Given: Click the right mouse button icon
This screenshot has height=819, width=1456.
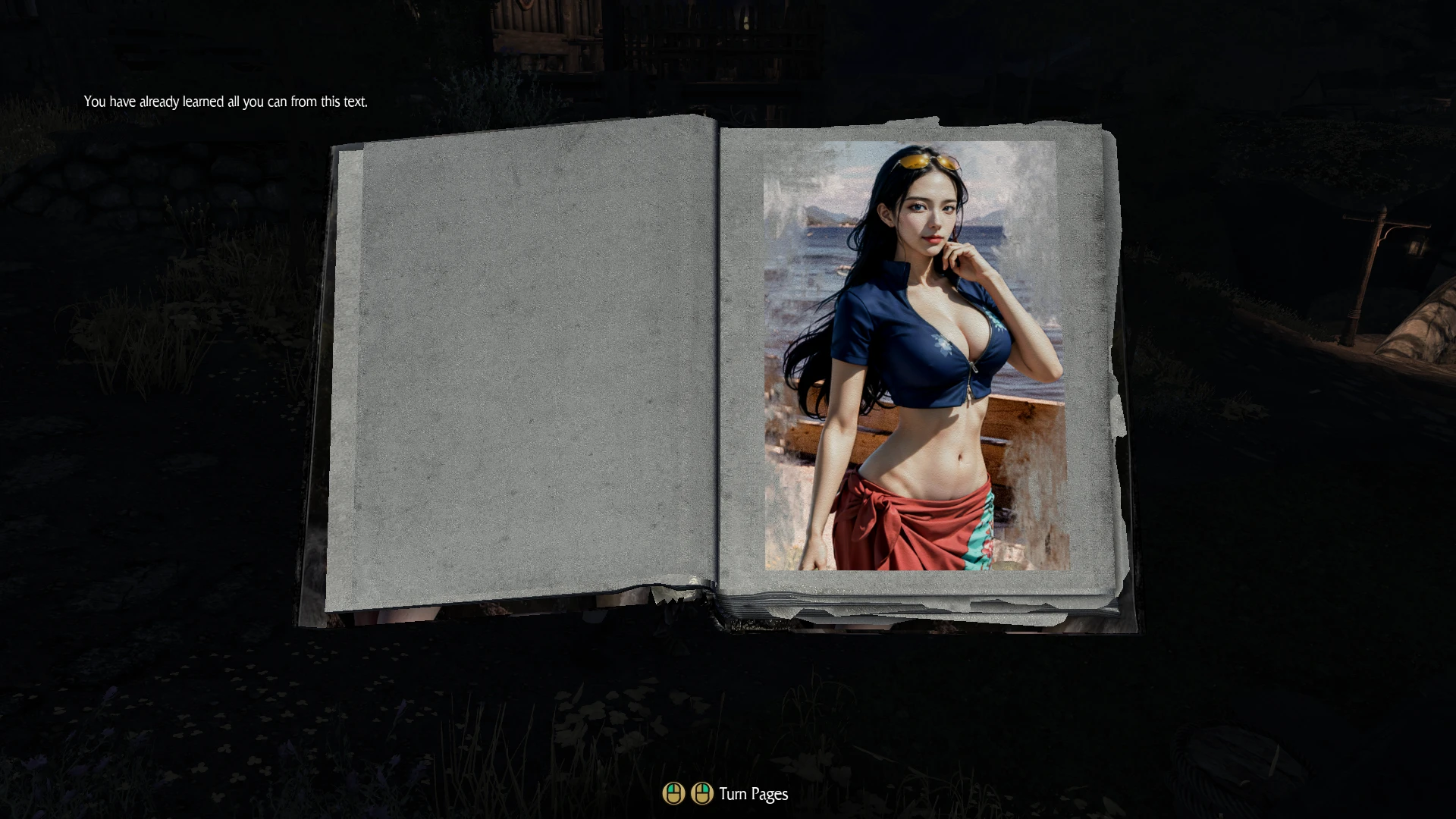Looking at the screenshot, I should click(701, 794).
